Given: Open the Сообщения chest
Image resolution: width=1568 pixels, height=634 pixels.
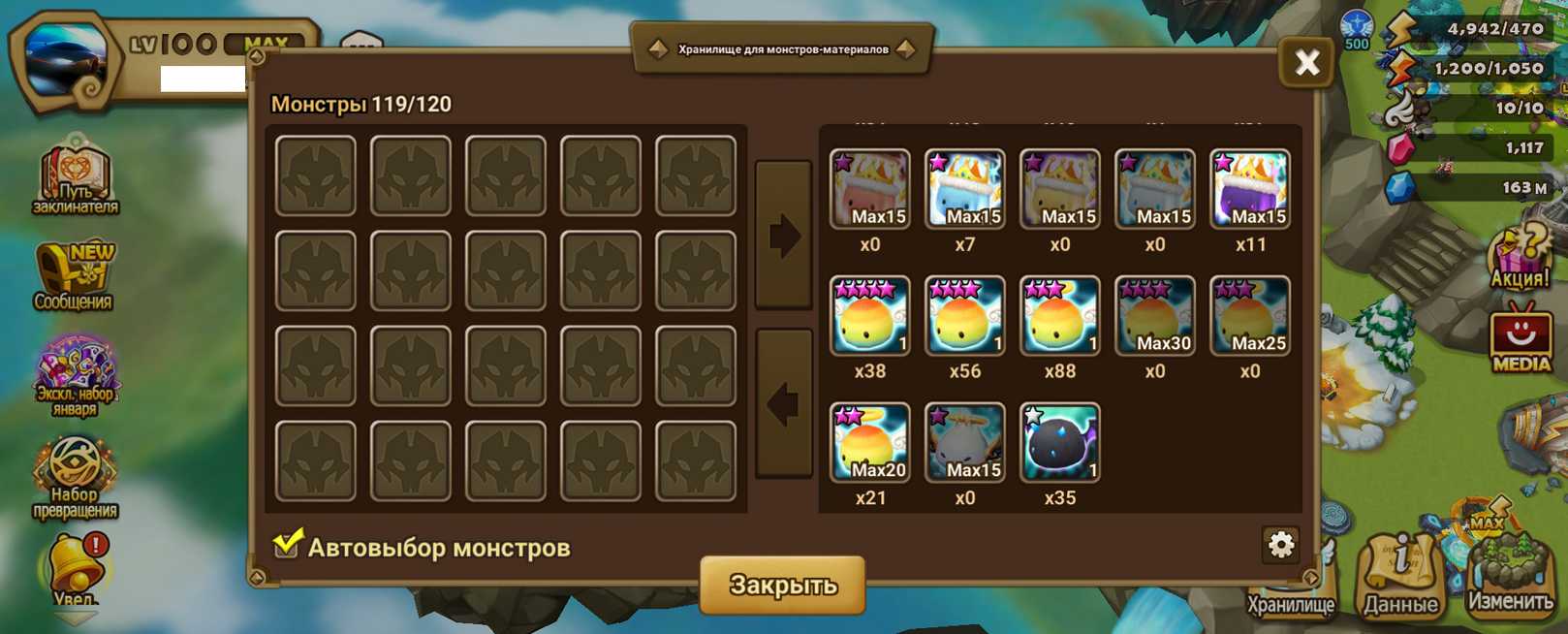Looking at the screenshot, I should 75,275.
